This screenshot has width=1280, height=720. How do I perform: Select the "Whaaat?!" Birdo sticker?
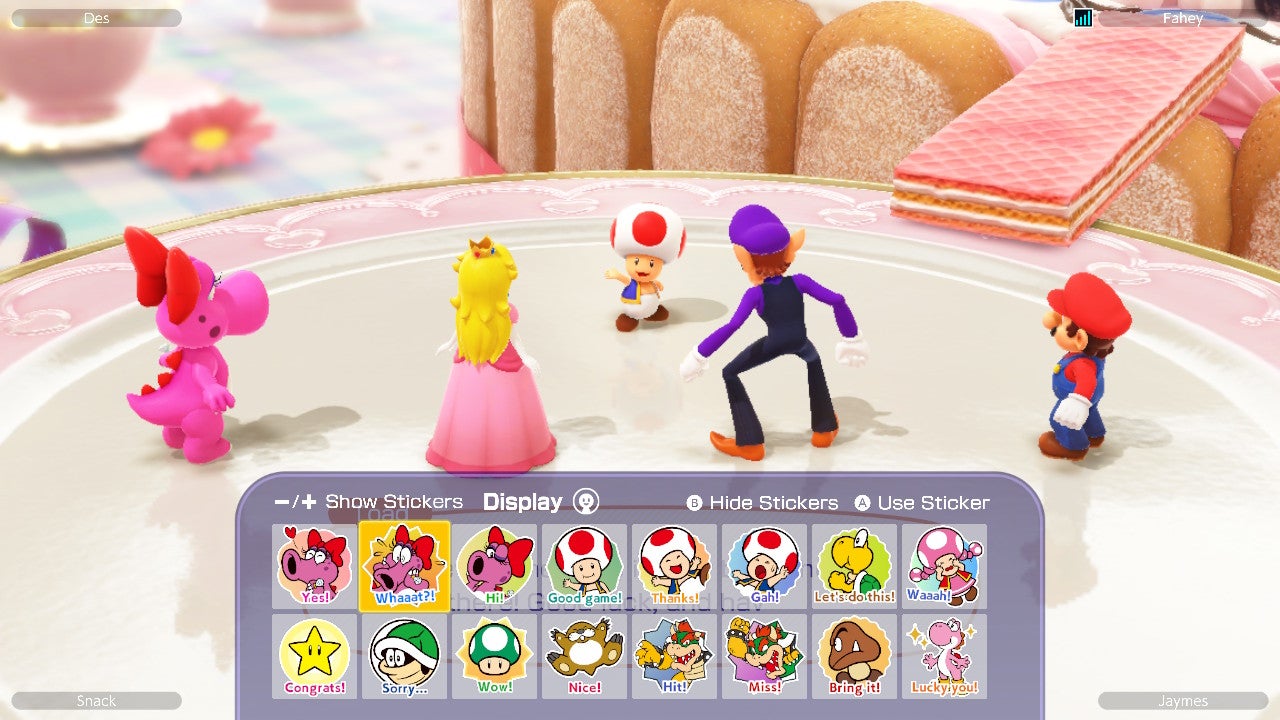pyautogui.click(x=404, y=565)
